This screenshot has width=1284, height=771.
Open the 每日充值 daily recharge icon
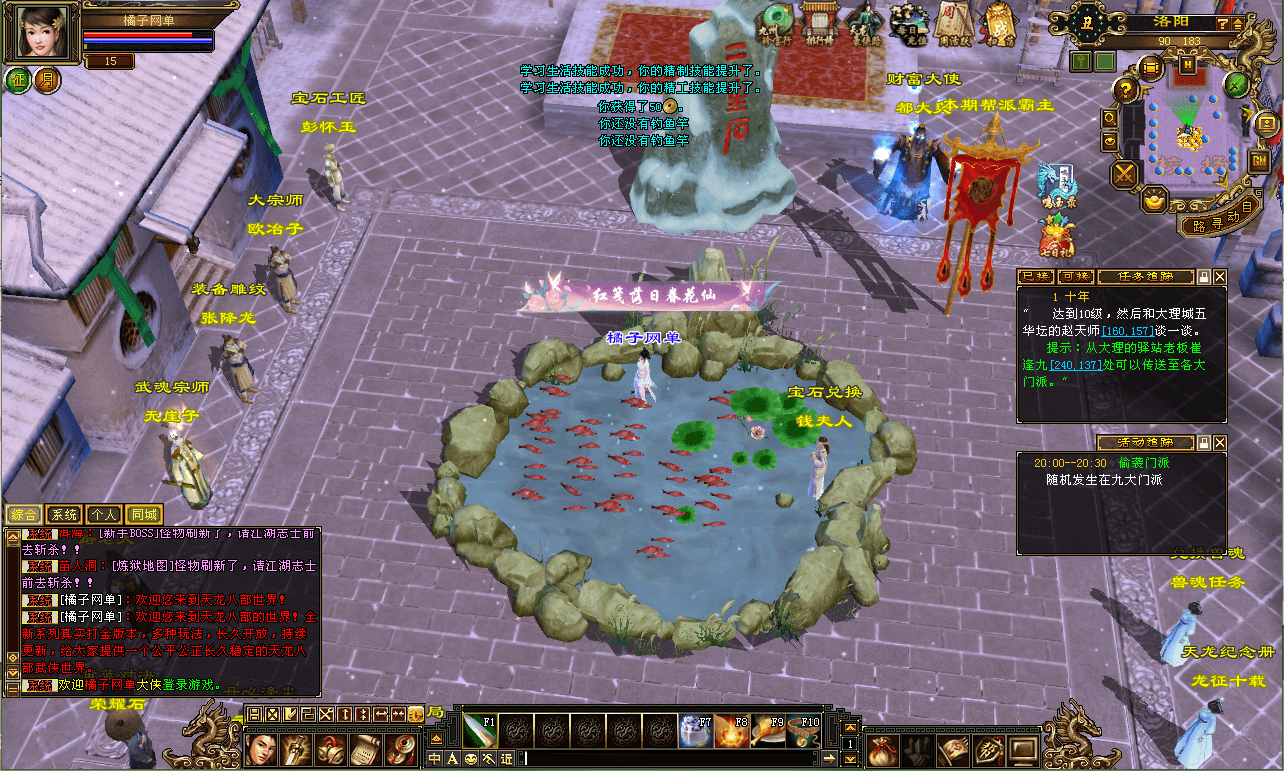point(908,24)
